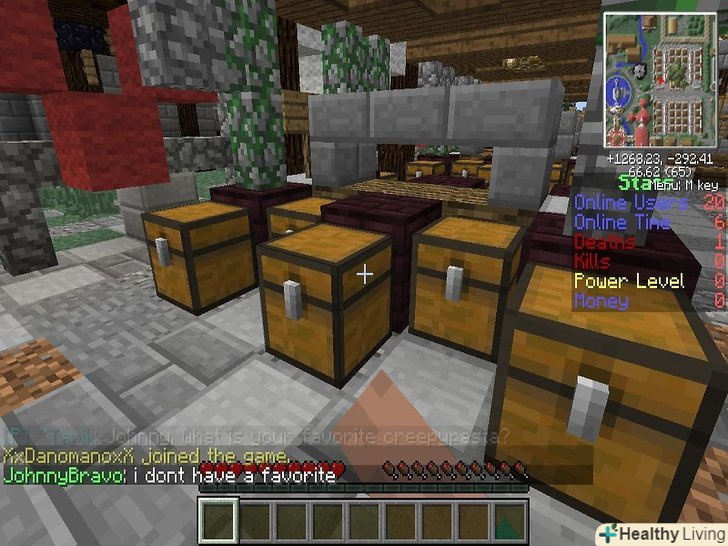Click the XxDanomanoxX joined the game line
This screenshot has height=546, width=728.
(x=146, y=457)
